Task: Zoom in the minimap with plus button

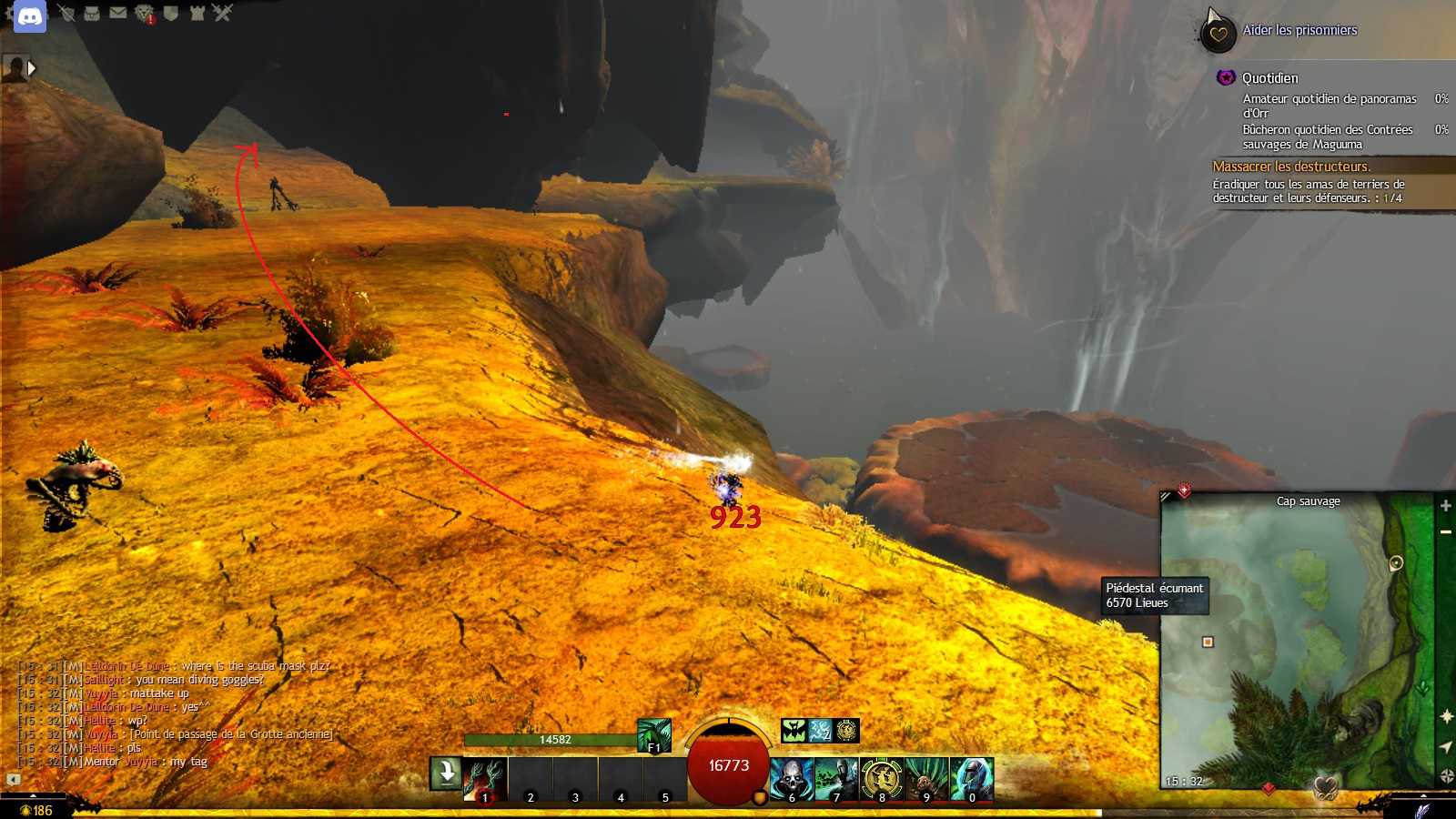Action: click(x=1445, y=506)
